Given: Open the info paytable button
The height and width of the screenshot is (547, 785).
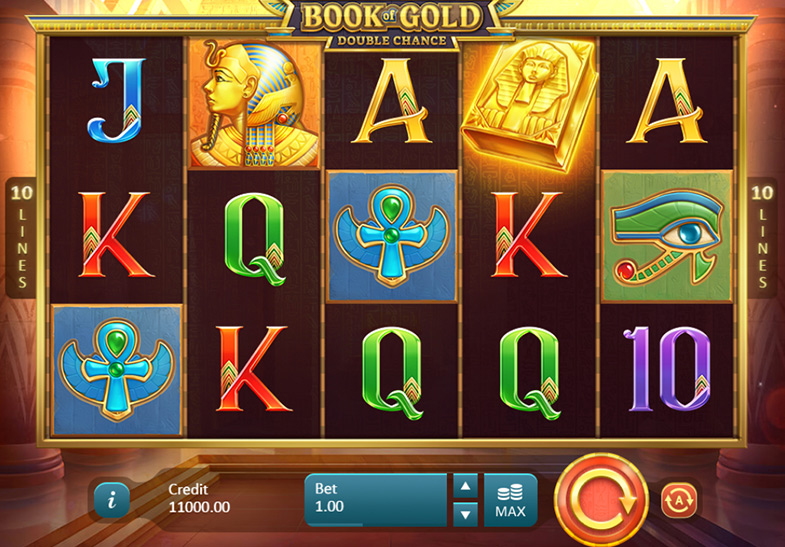Looking at the screenshot, I should click(111, 500).
